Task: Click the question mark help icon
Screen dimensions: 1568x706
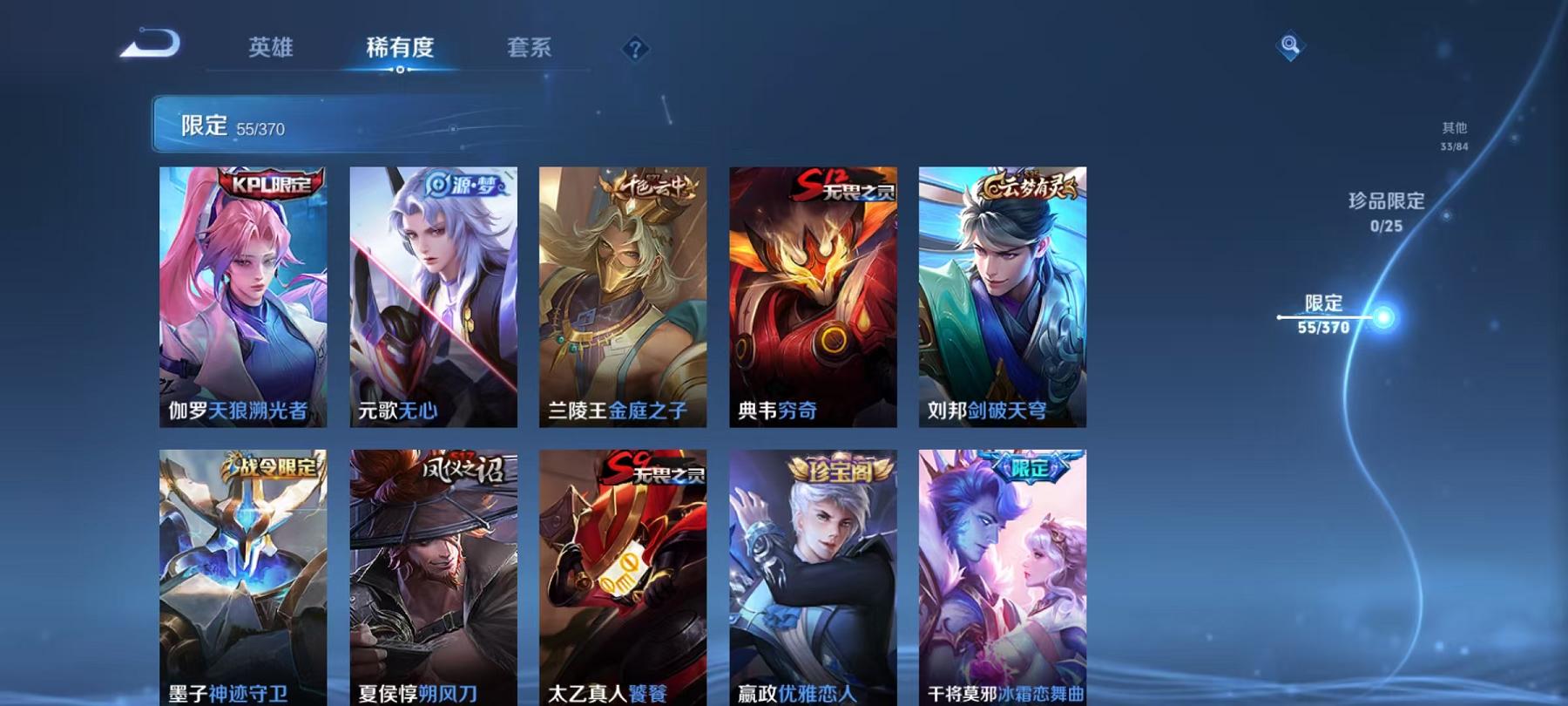Action: 635,50
